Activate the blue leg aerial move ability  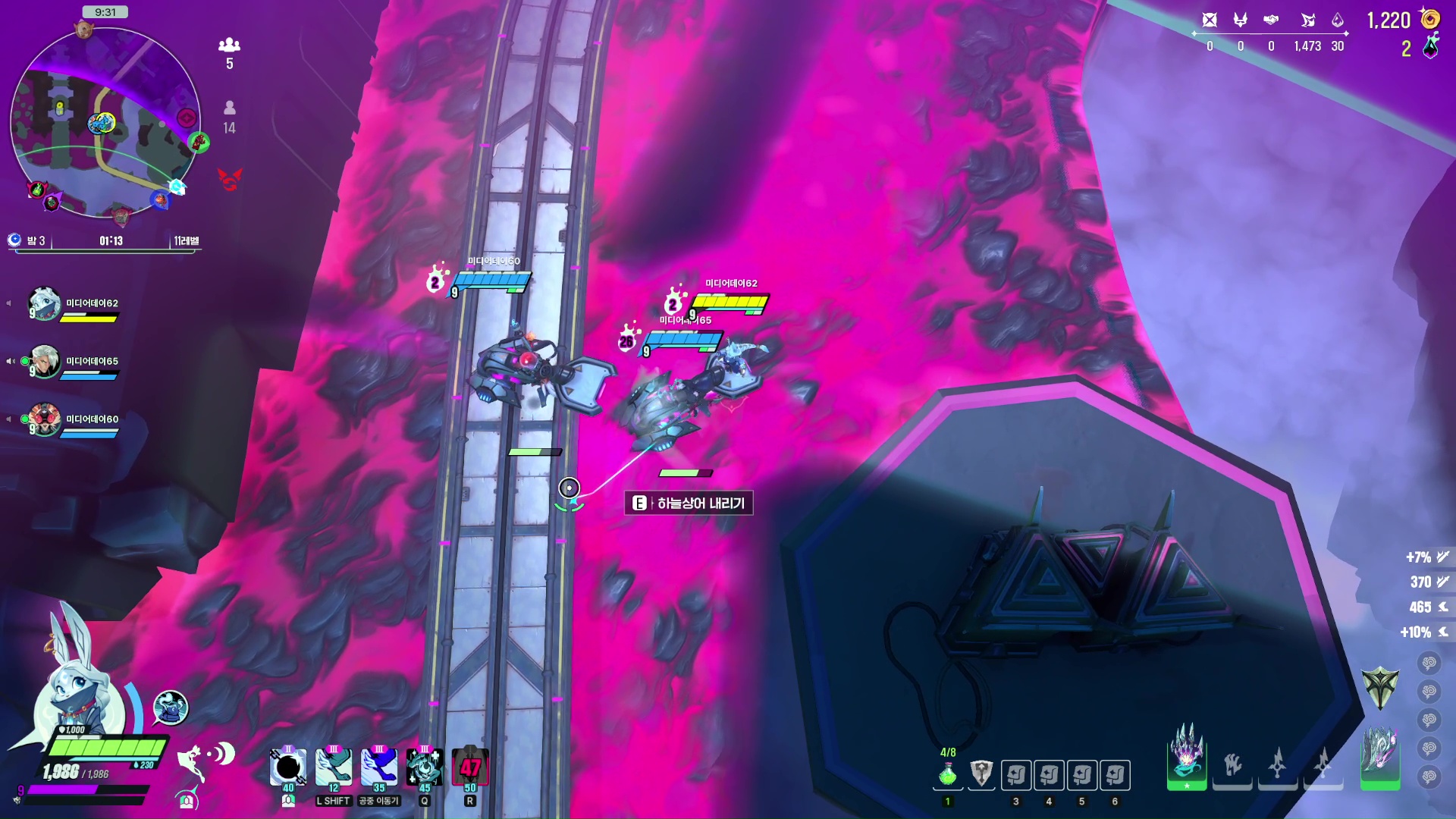[x=379, y=767]
